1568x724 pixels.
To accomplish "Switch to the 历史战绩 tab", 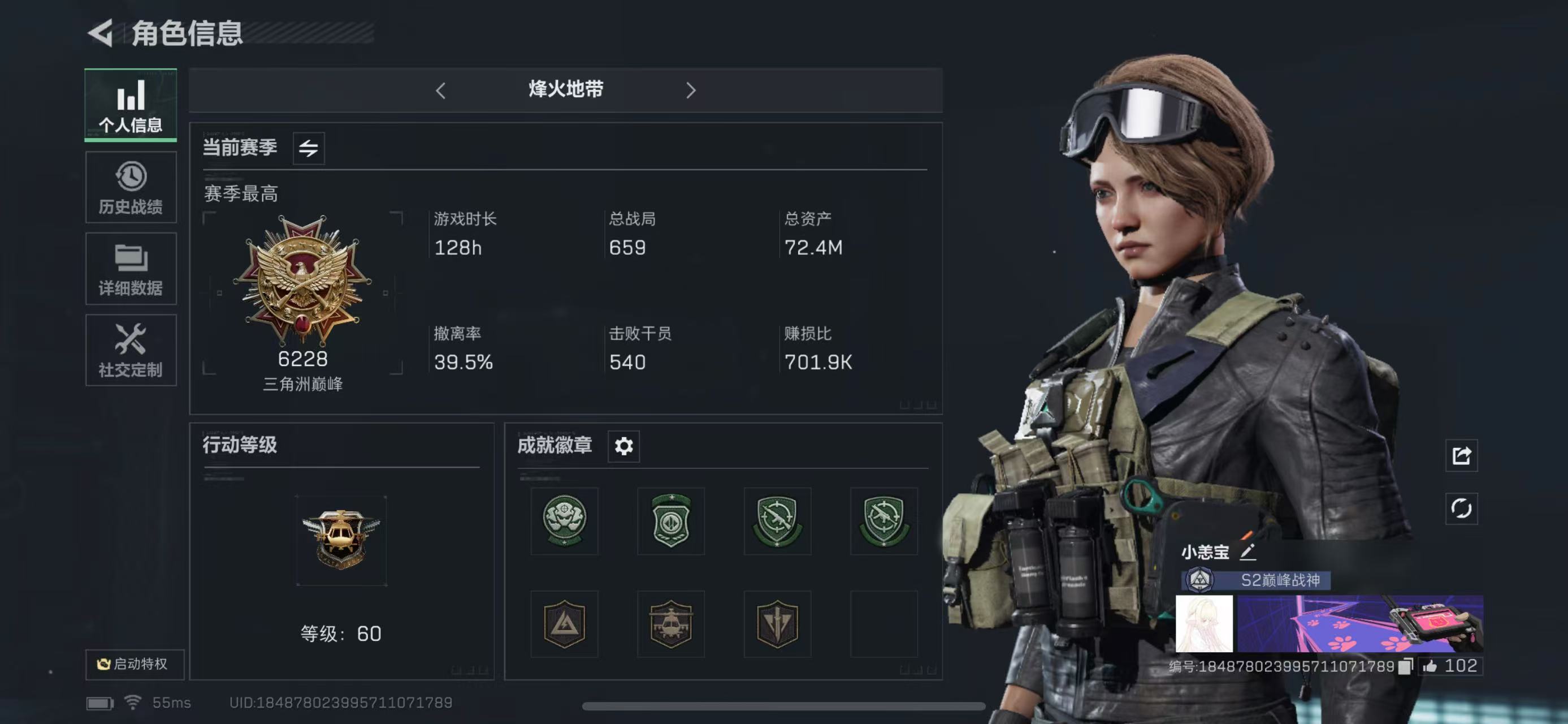I will pyautogui.click(x=131, y=188).
